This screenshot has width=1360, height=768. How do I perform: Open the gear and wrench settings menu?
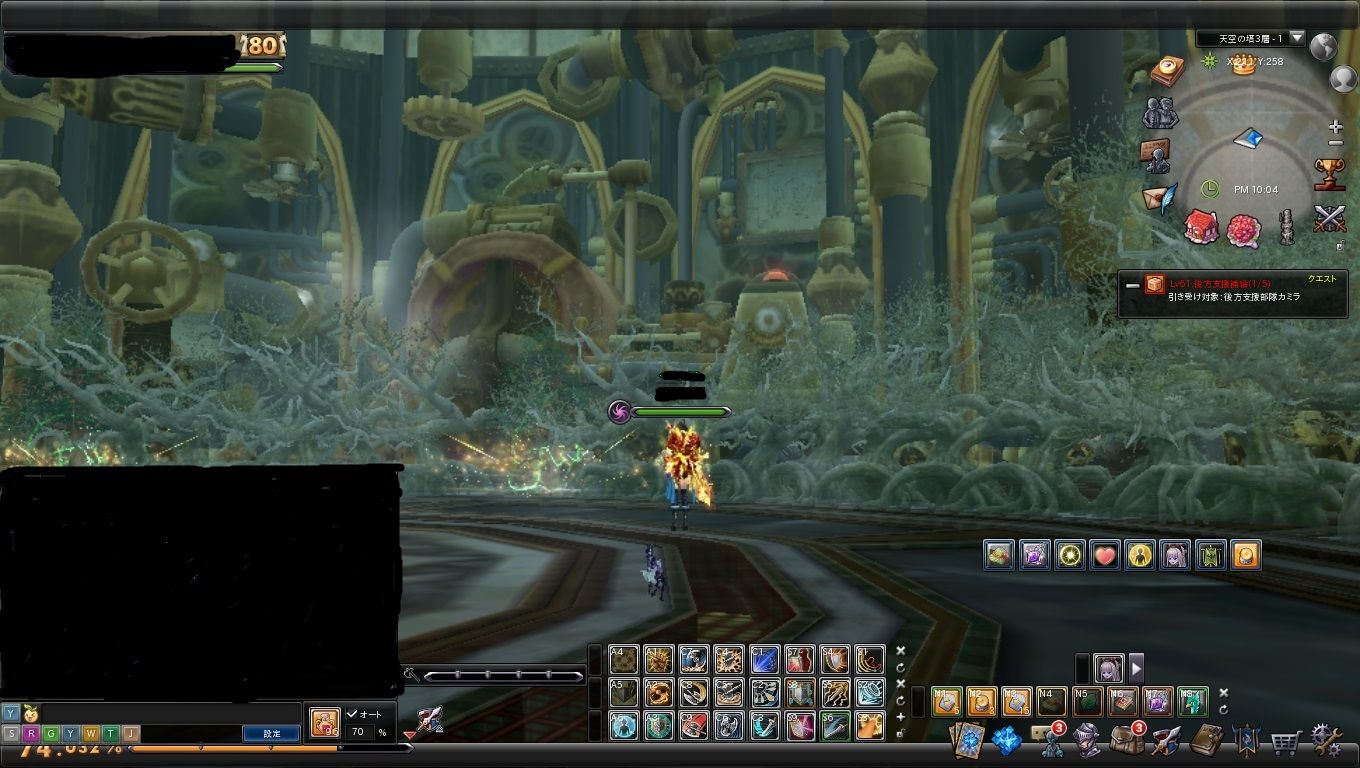point(1327,740)
